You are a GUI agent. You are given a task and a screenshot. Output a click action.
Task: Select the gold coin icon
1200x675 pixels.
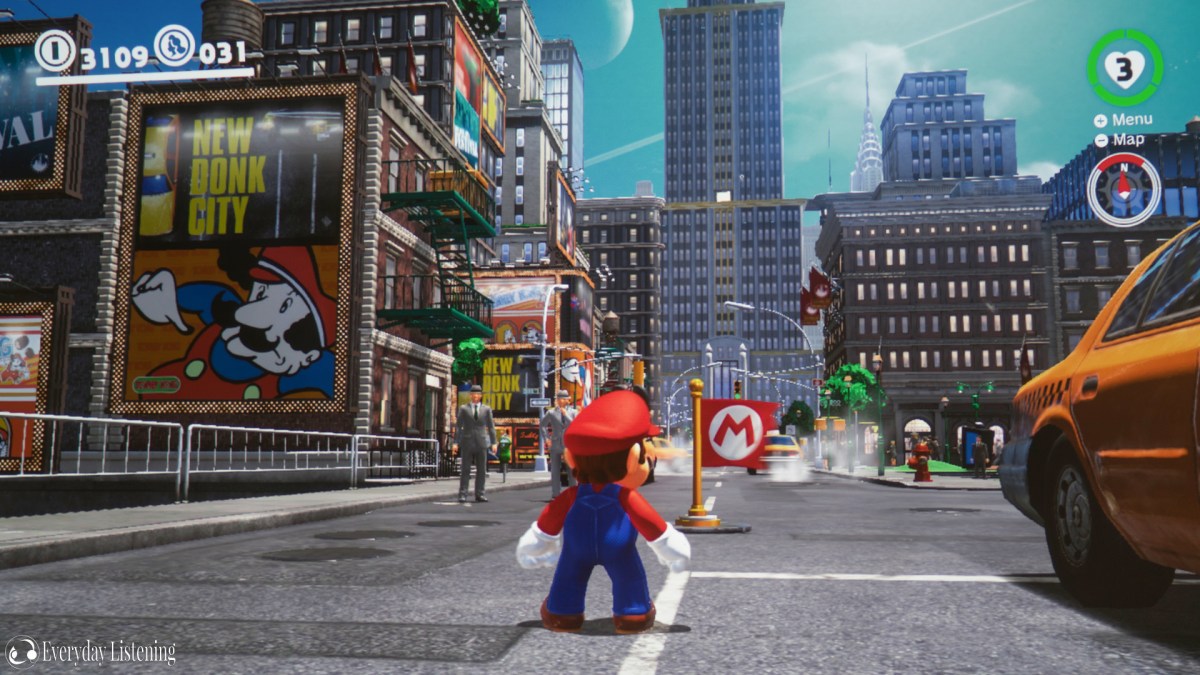[55, 49]
